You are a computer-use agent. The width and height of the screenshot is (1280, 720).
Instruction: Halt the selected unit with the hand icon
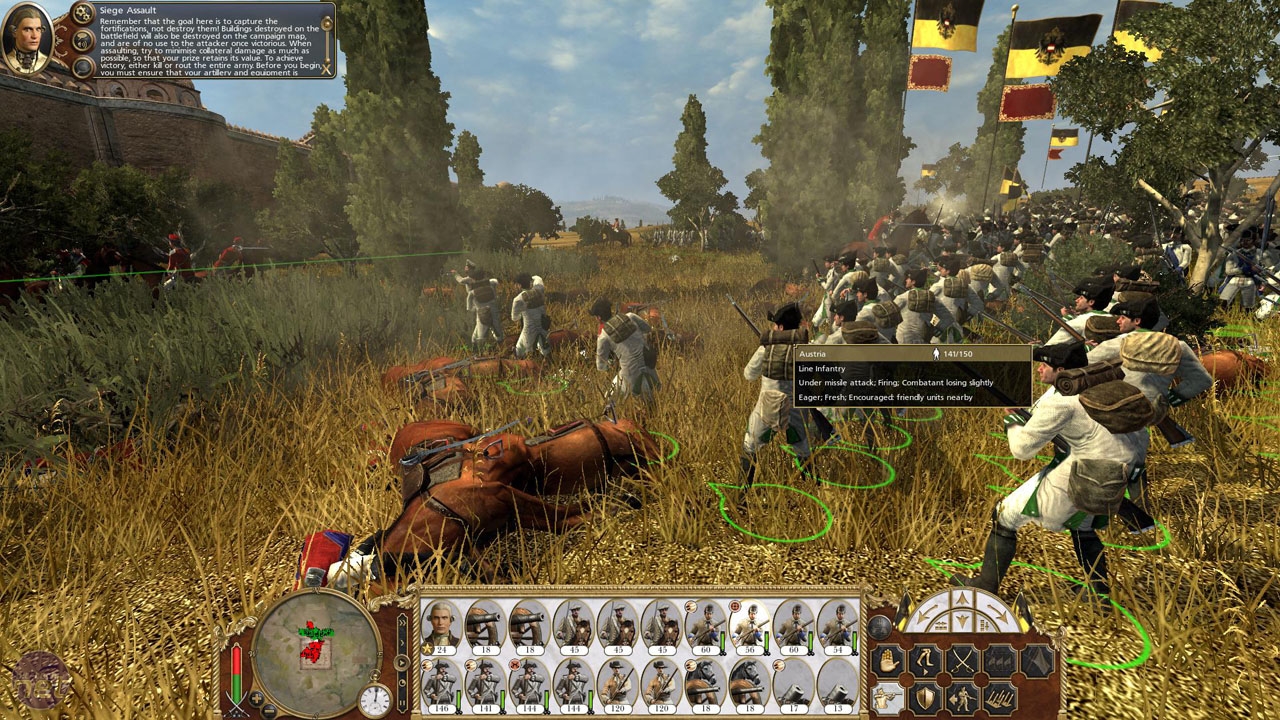(x=889, y=661)
